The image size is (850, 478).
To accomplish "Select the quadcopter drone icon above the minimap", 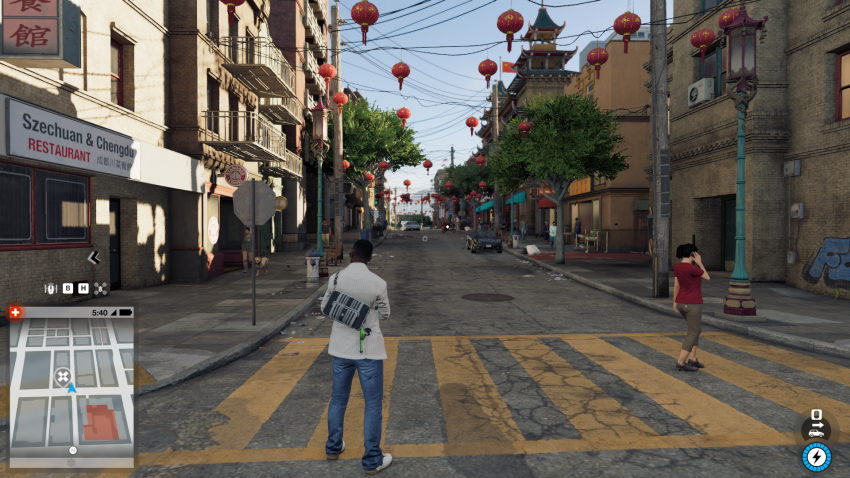I will click(101, 288).
